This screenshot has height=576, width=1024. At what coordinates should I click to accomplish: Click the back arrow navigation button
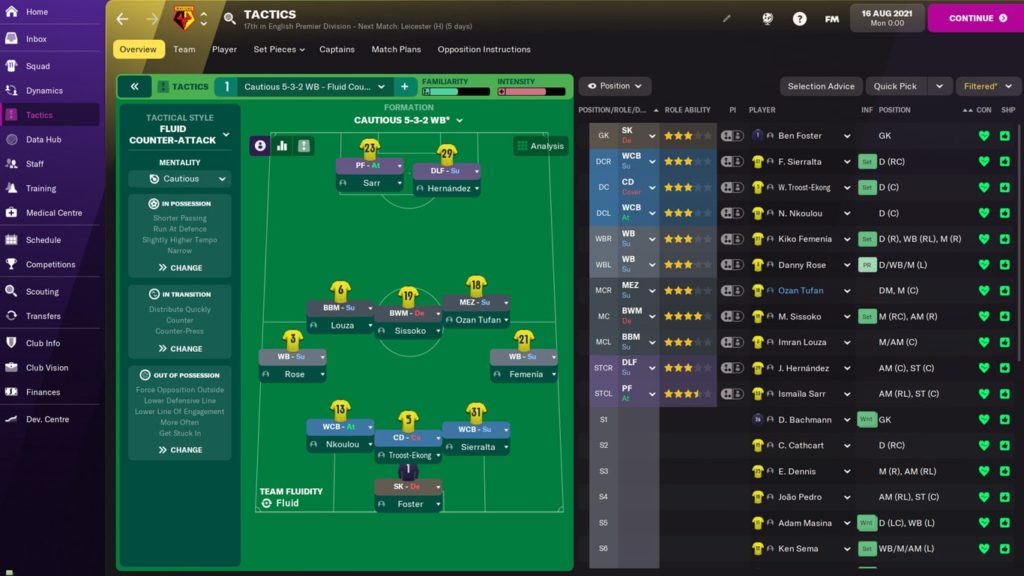click(x=123, y=19)
